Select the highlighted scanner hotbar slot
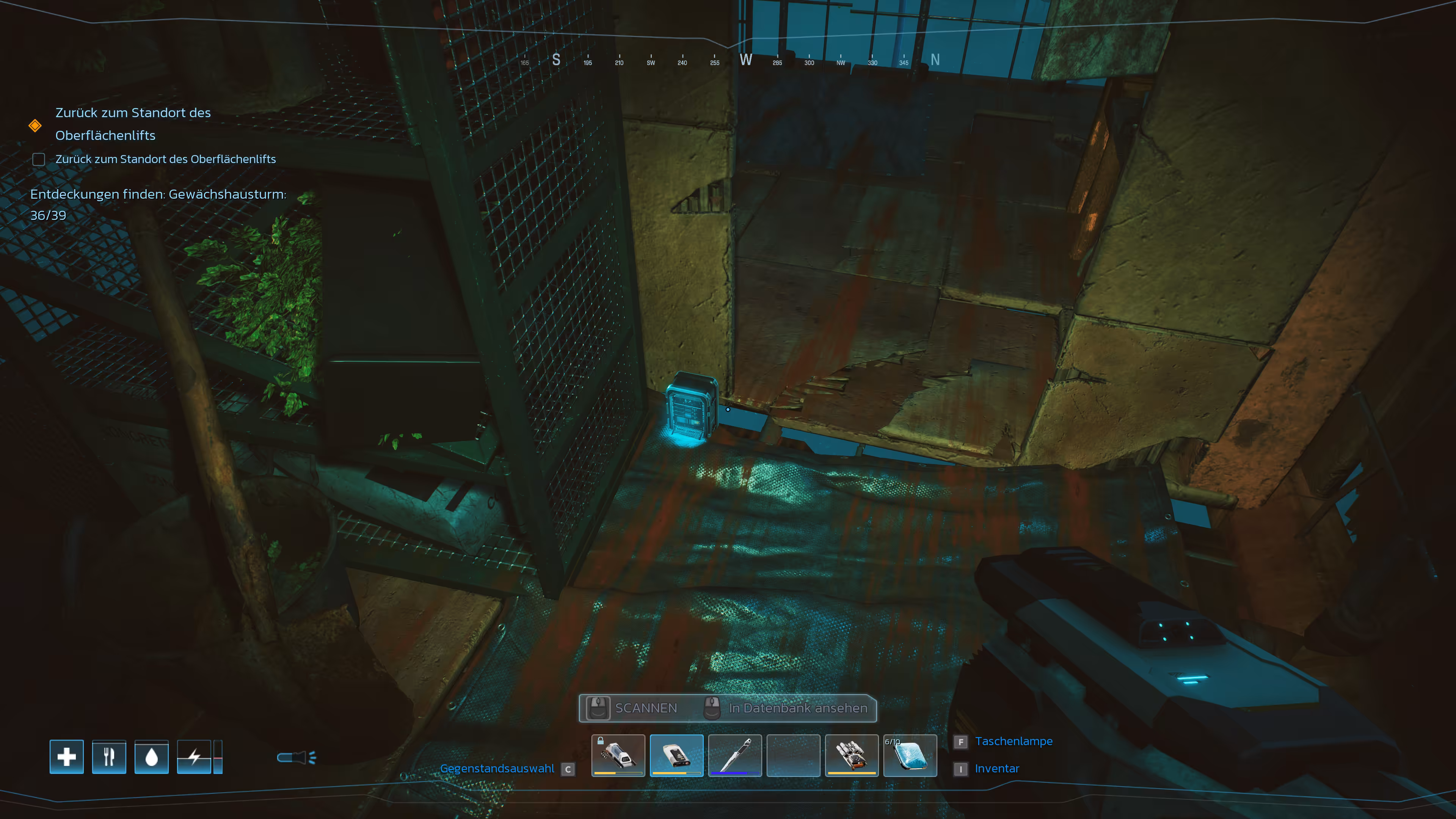1456x819 pixels. 676,755
